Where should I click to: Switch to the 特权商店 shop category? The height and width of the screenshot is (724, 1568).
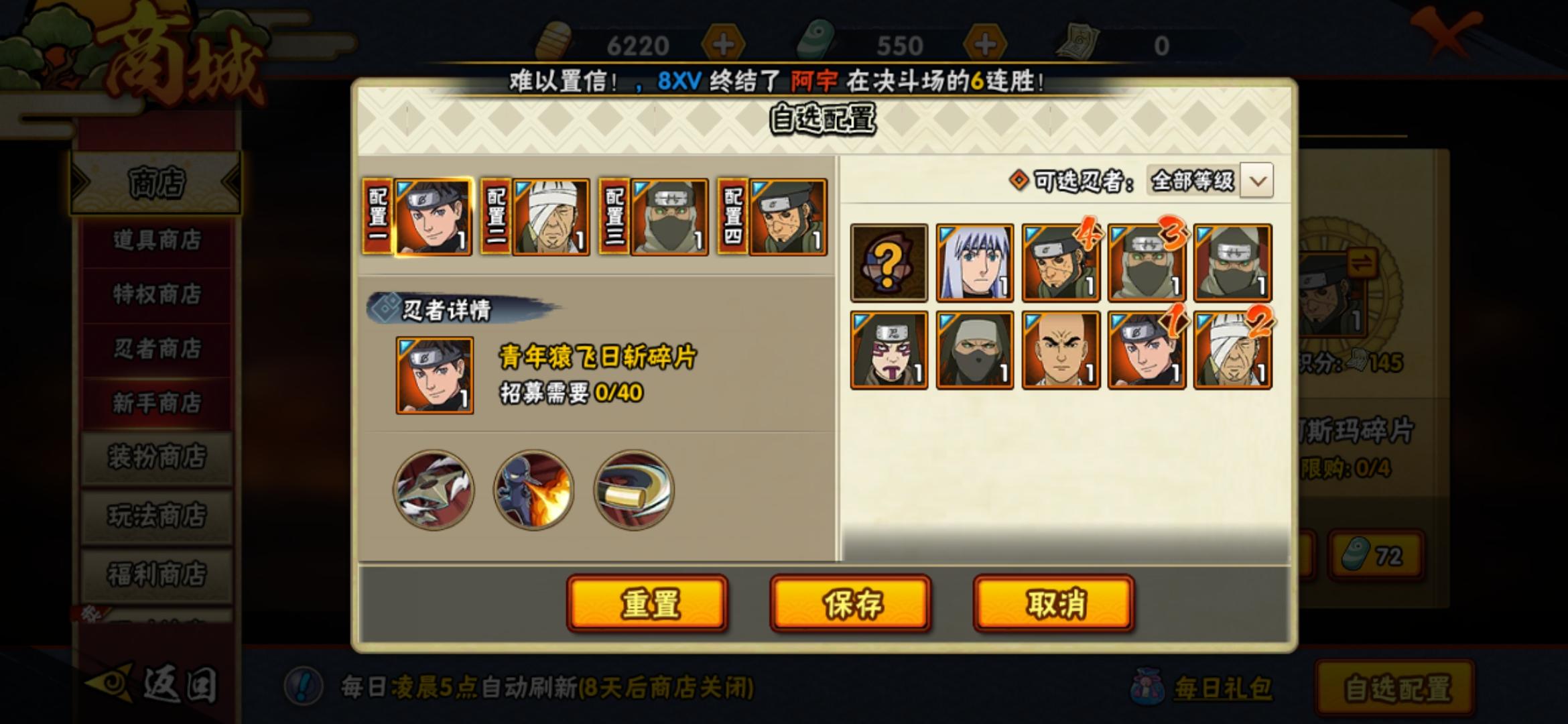(155, 295)
